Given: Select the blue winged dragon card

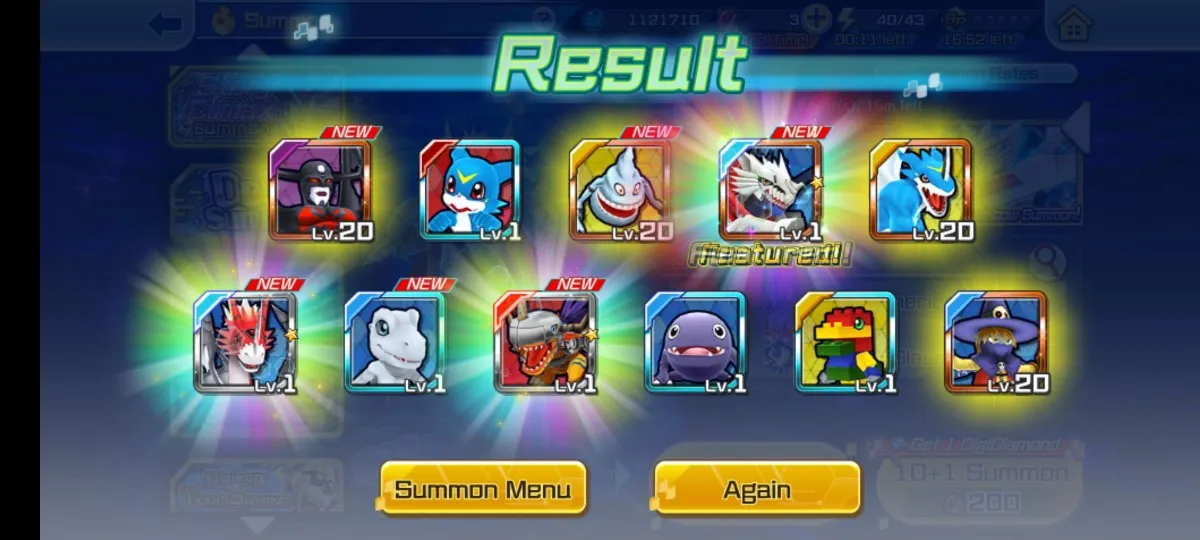Looking at the screenshot, I should point(920,190).
